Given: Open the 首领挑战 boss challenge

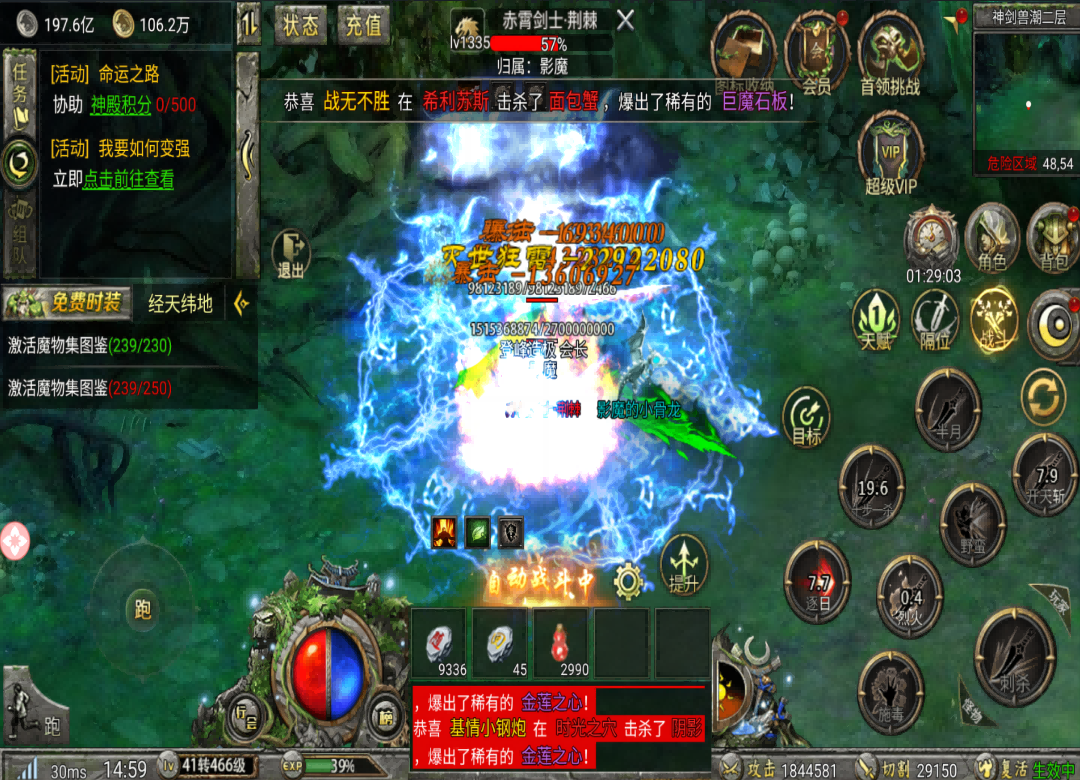Looking at the screenshot, I should point(889,52).
